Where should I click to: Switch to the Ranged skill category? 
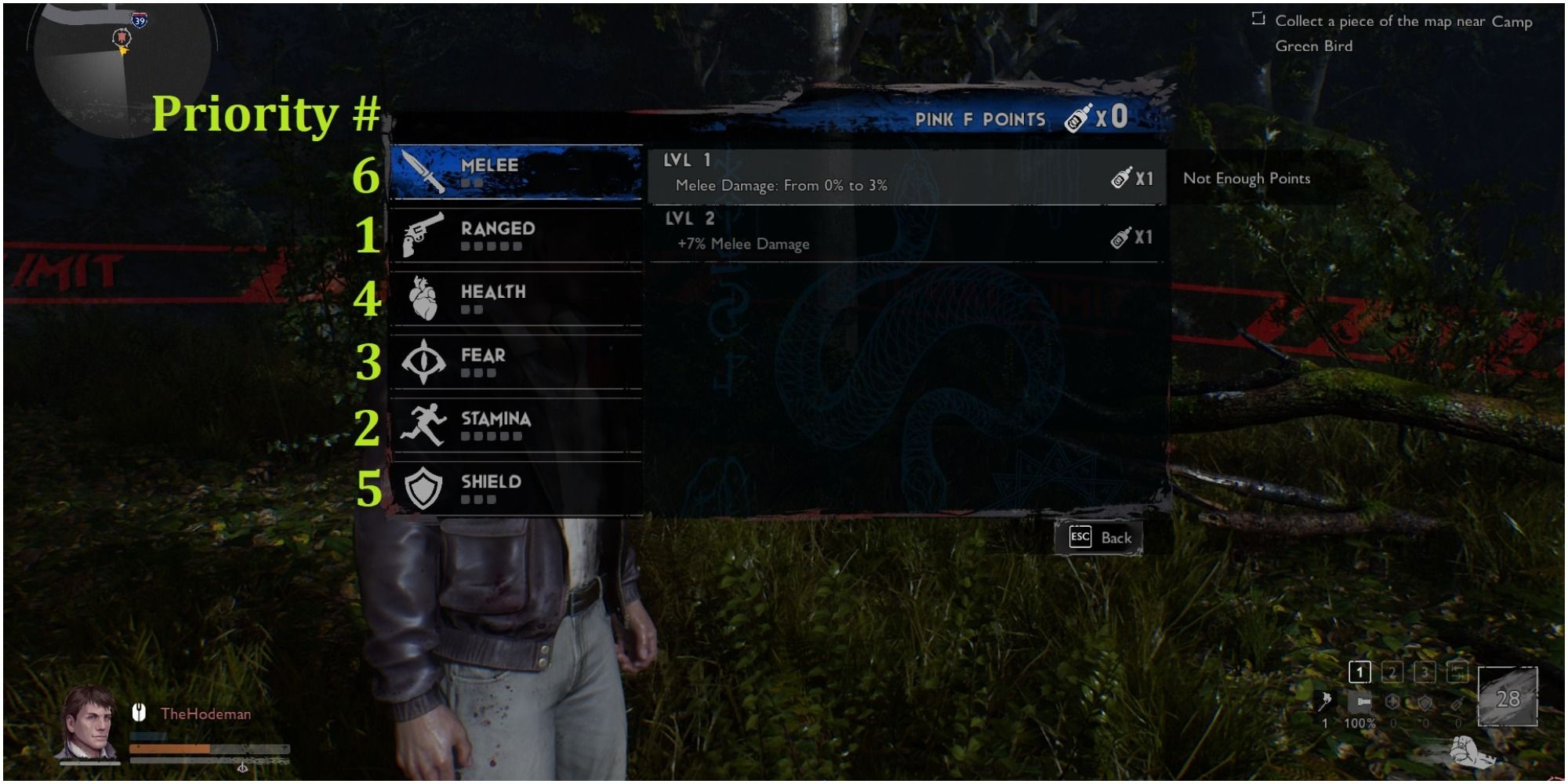click(517, 235)
